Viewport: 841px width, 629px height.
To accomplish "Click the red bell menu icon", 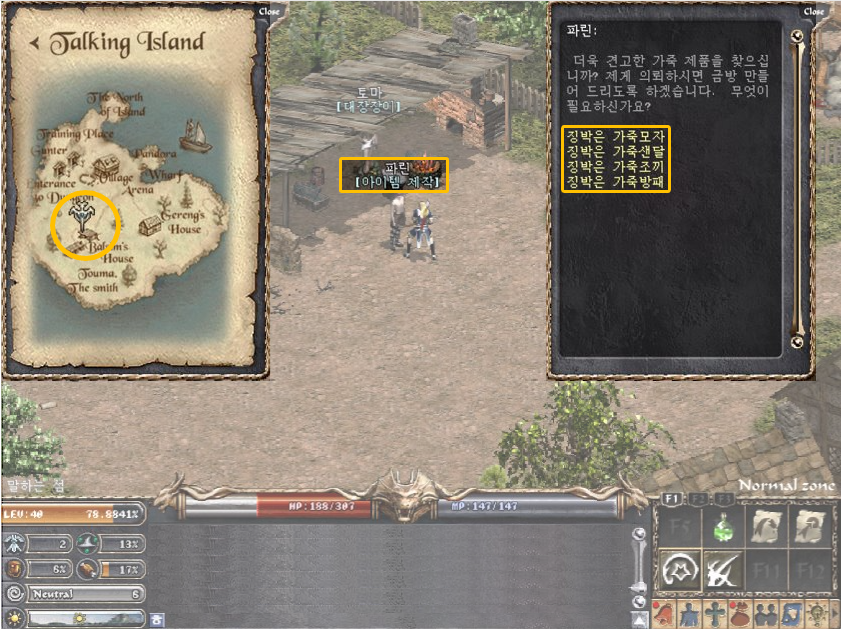I will pos(662,611).
